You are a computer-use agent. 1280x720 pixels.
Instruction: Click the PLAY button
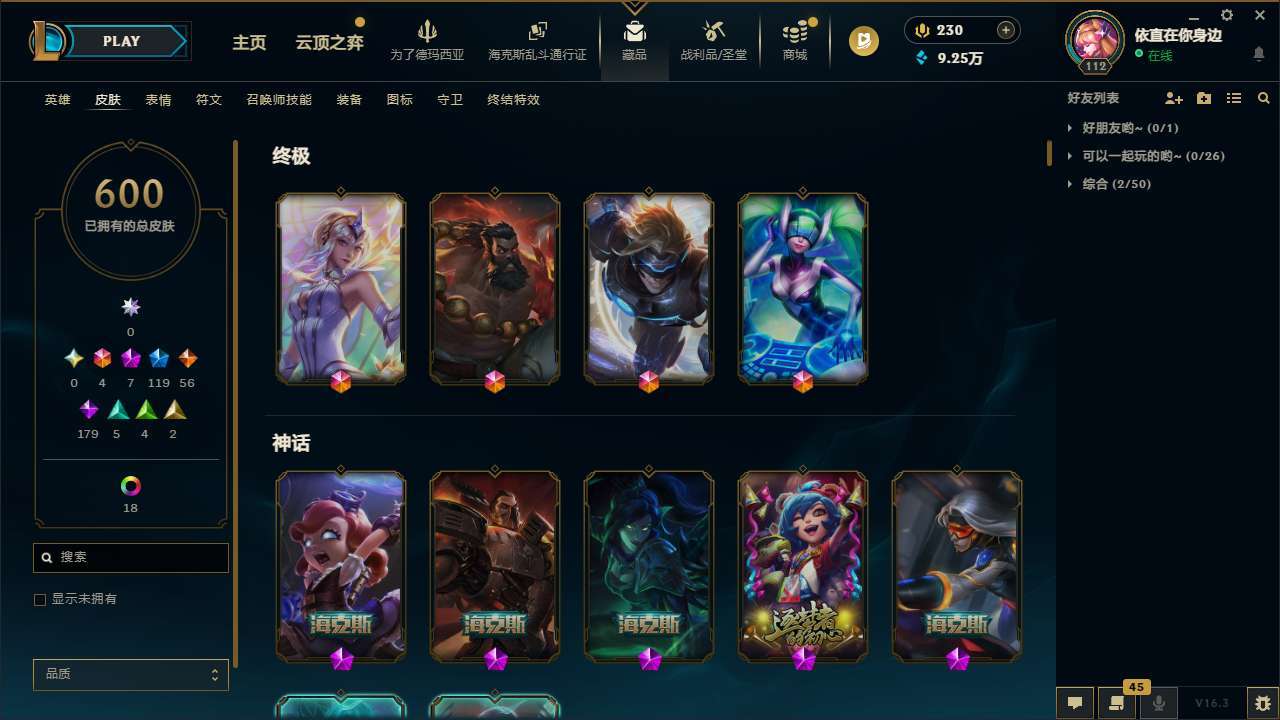[121, 41]
